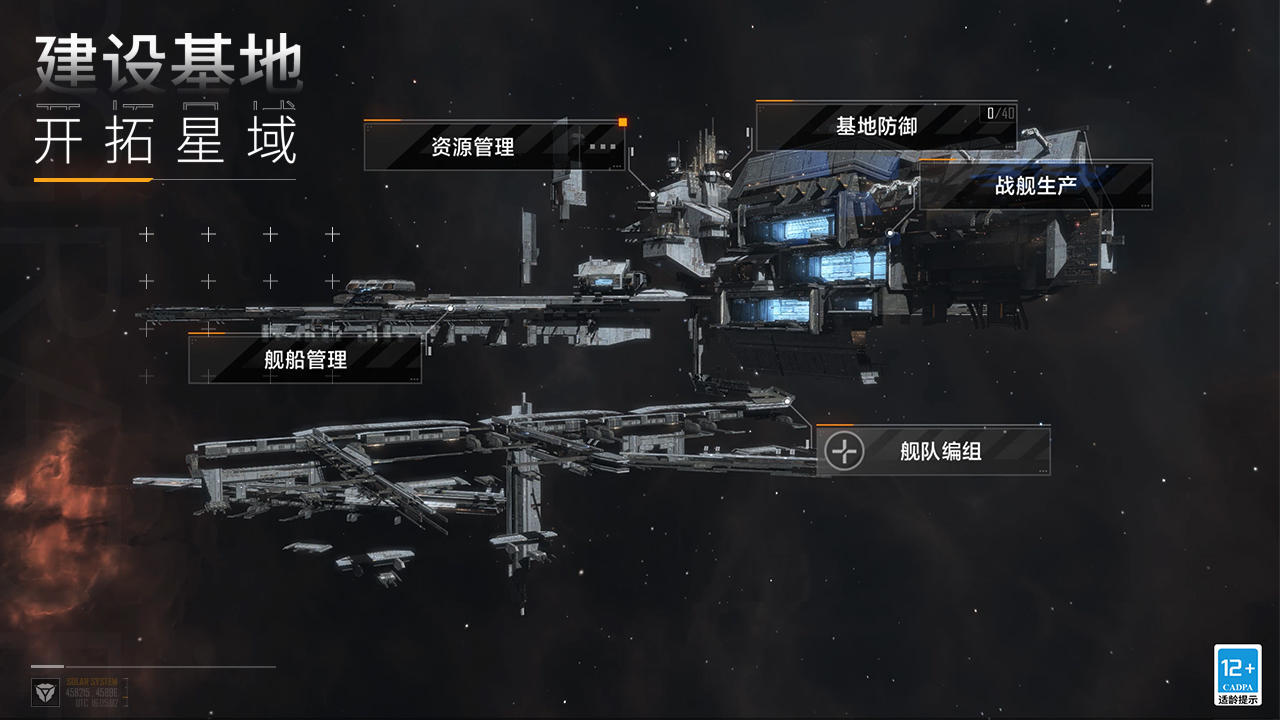
Task: Open the 资源管理 resource management panel
Action: click(x=473, y=147)
